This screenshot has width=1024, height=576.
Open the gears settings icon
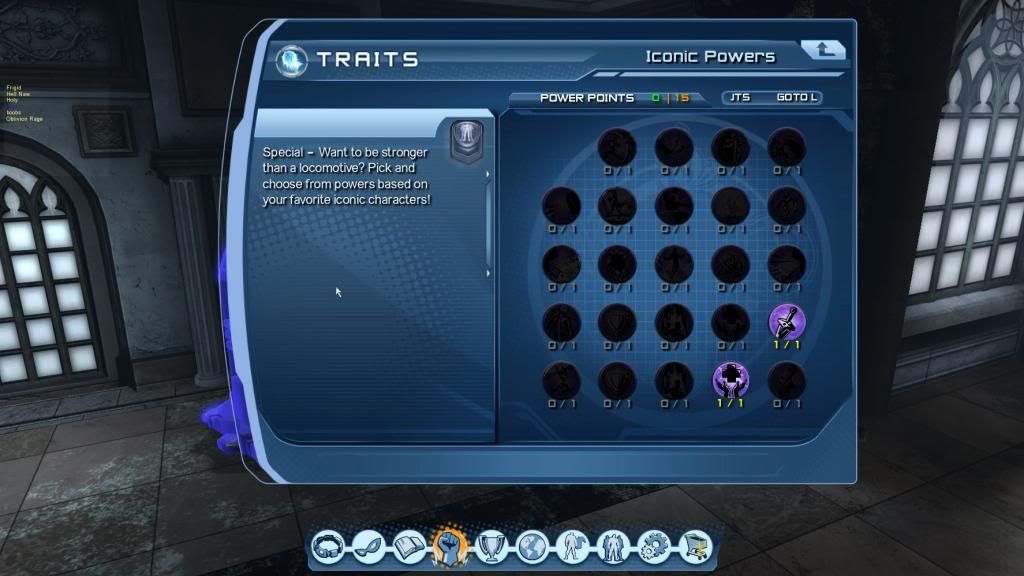click(653, 546)
